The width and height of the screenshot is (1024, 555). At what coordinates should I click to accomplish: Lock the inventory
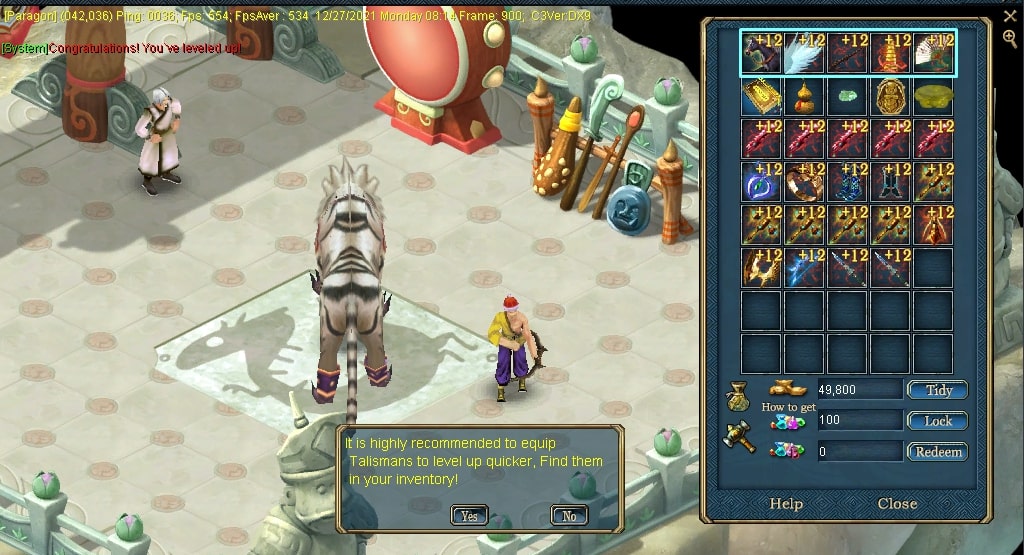937,421
